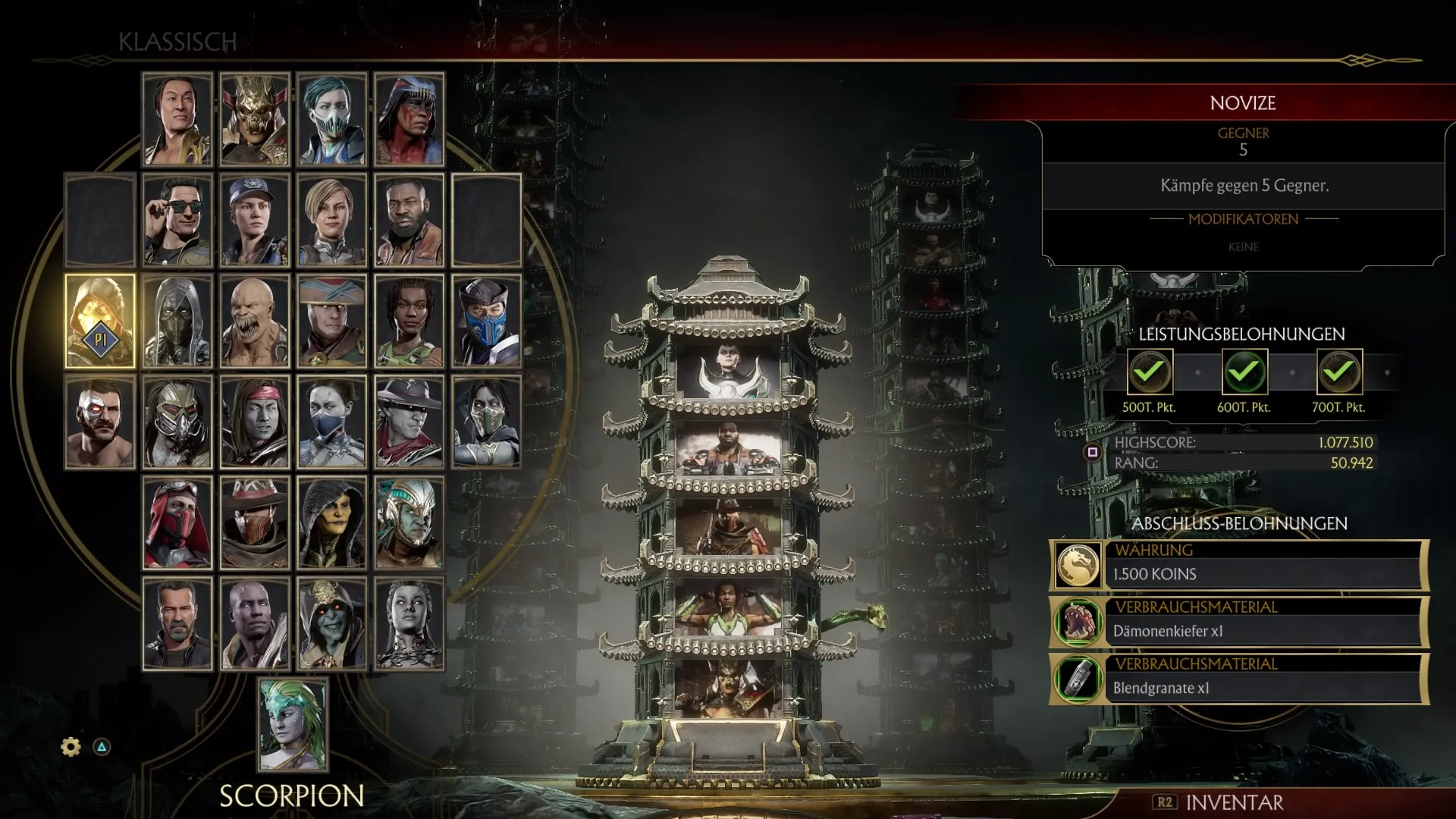Viewport: 1456px width, 819px height.
Task: Pick Johnny Cage with sunglasses
Action: coord(177,220)
